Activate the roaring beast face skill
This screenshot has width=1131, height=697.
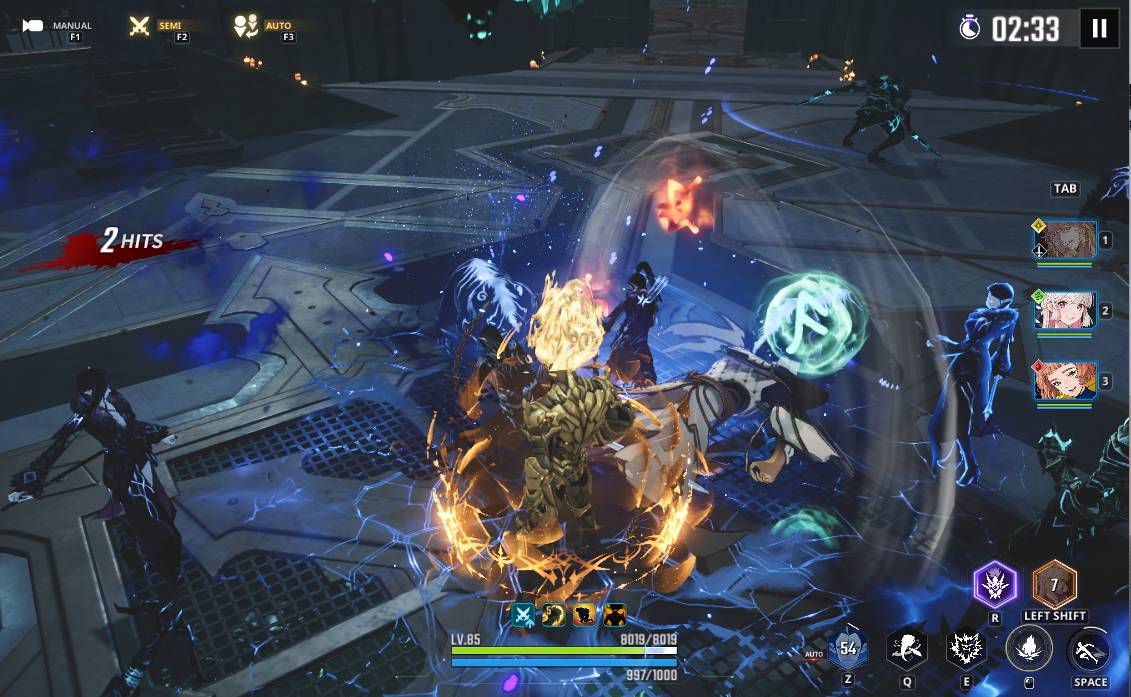coord(966,648)
